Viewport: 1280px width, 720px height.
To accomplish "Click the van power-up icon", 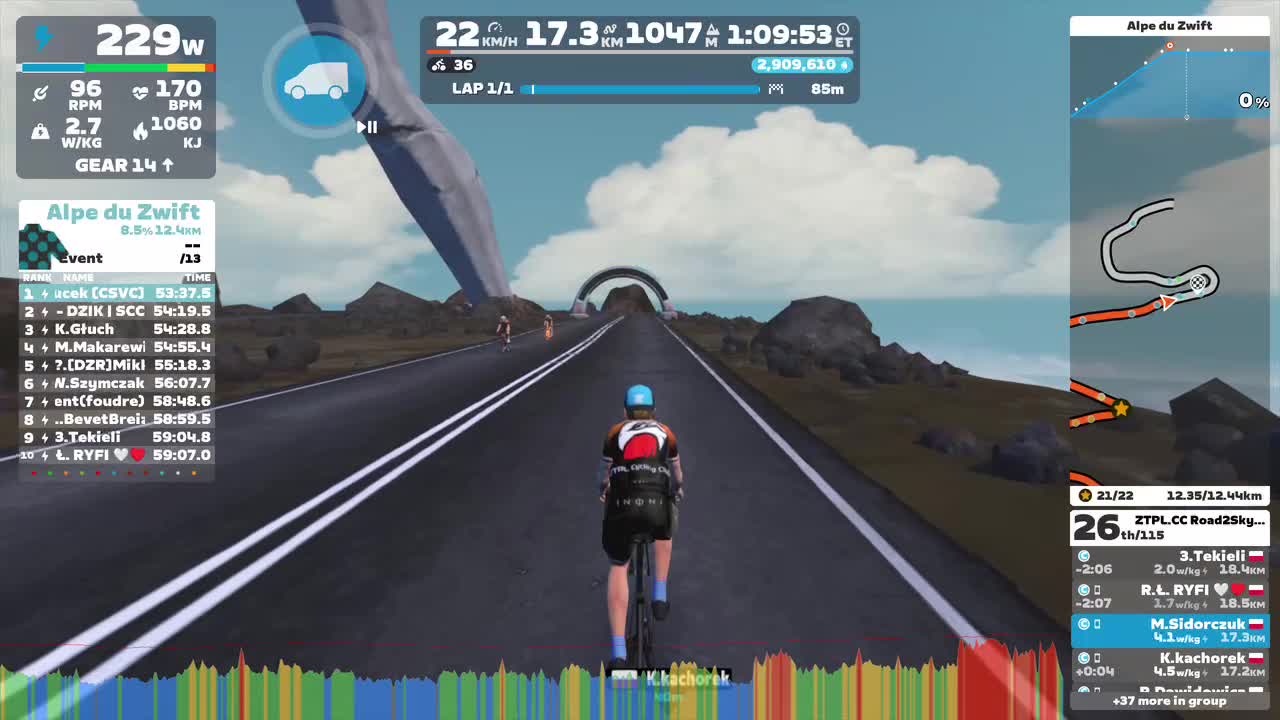I will tap(318, 82).
